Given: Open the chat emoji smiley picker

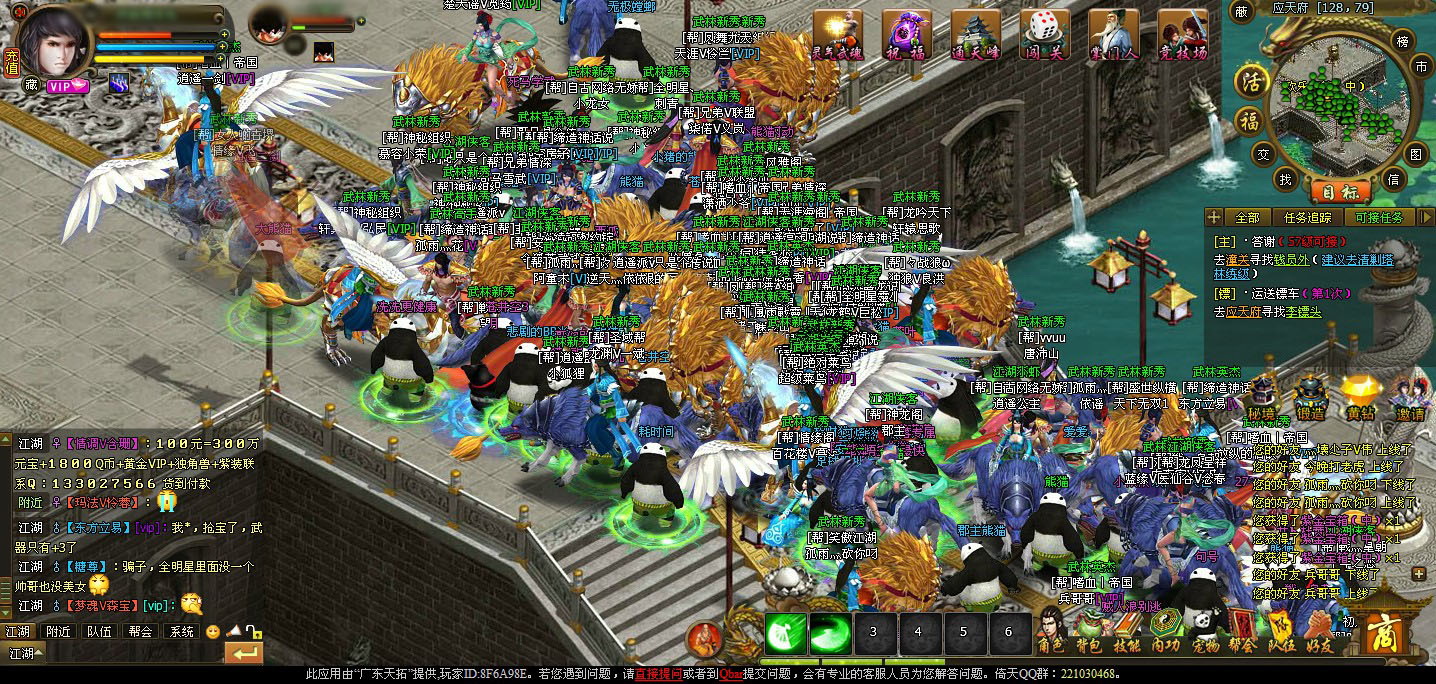Looking at the screenshot, I should pyautogui.click(x=212, y=632).
